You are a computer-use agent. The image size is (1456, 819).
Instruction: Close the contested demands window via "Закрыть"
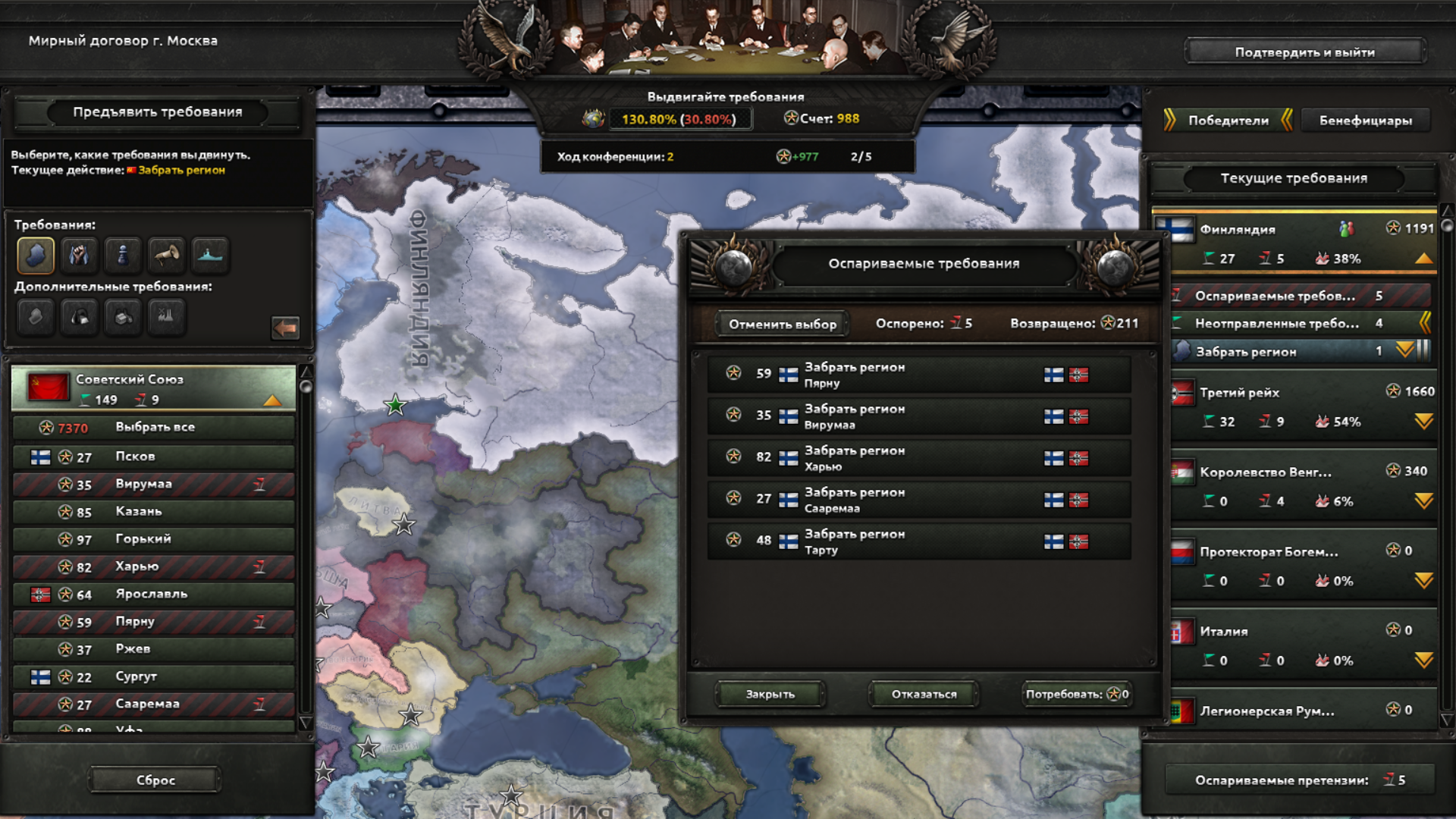(770, 694)
